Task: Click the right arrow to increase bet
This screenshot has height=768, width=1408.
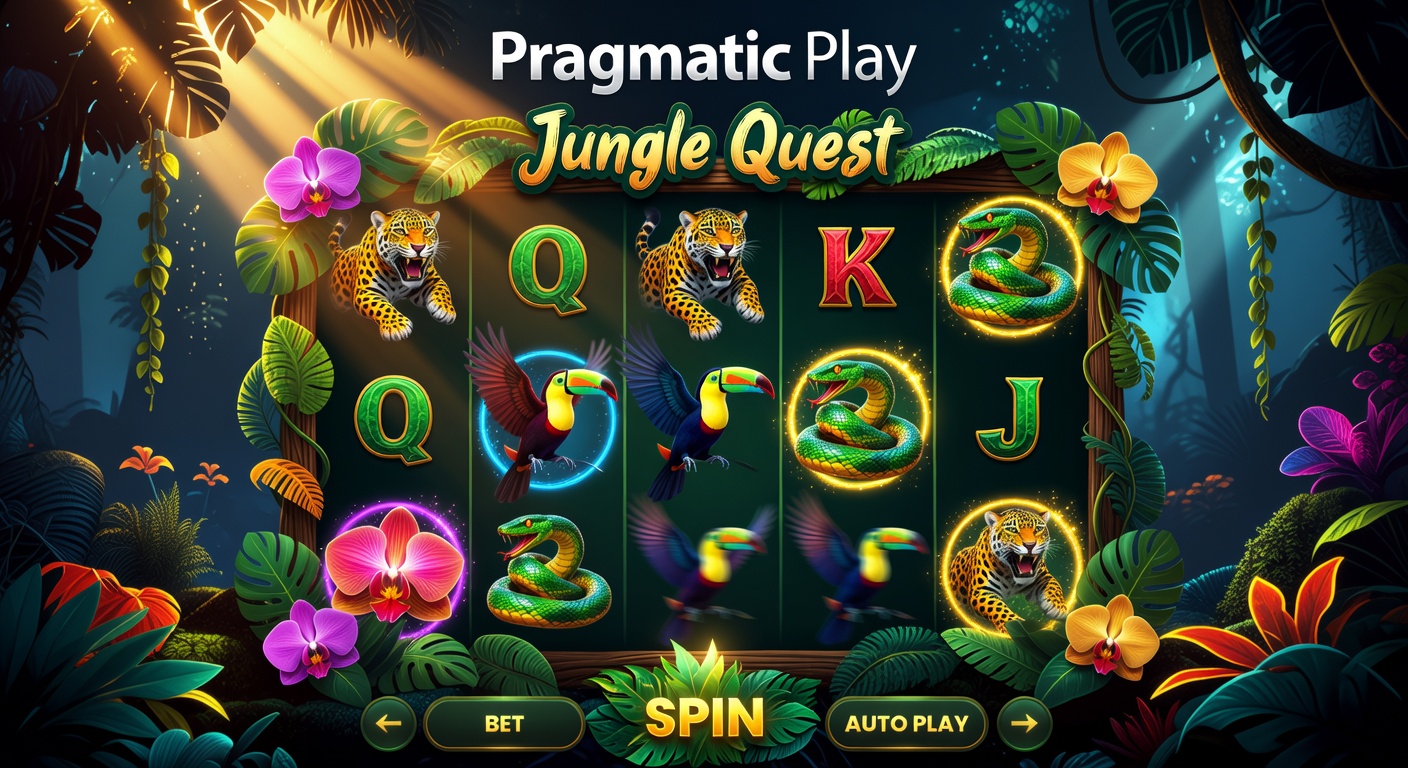Action: point(1025,722)
